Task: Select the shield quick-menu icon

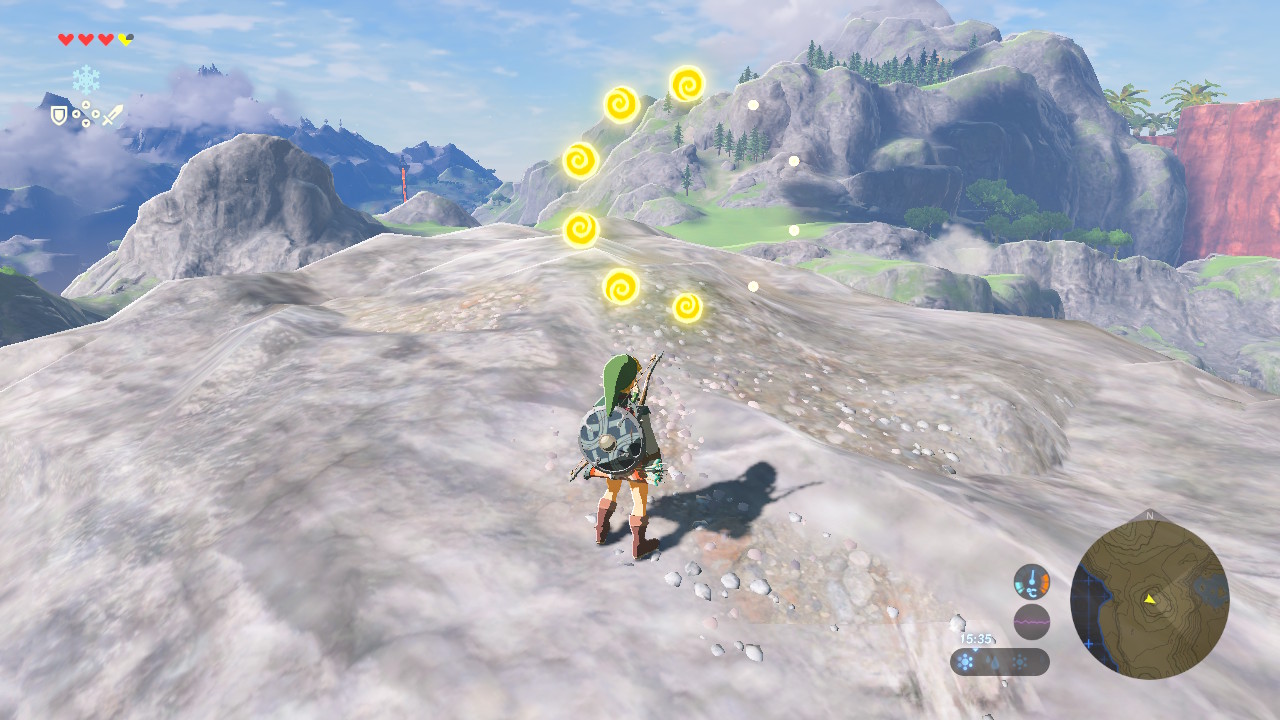Action: pos(59,116)
